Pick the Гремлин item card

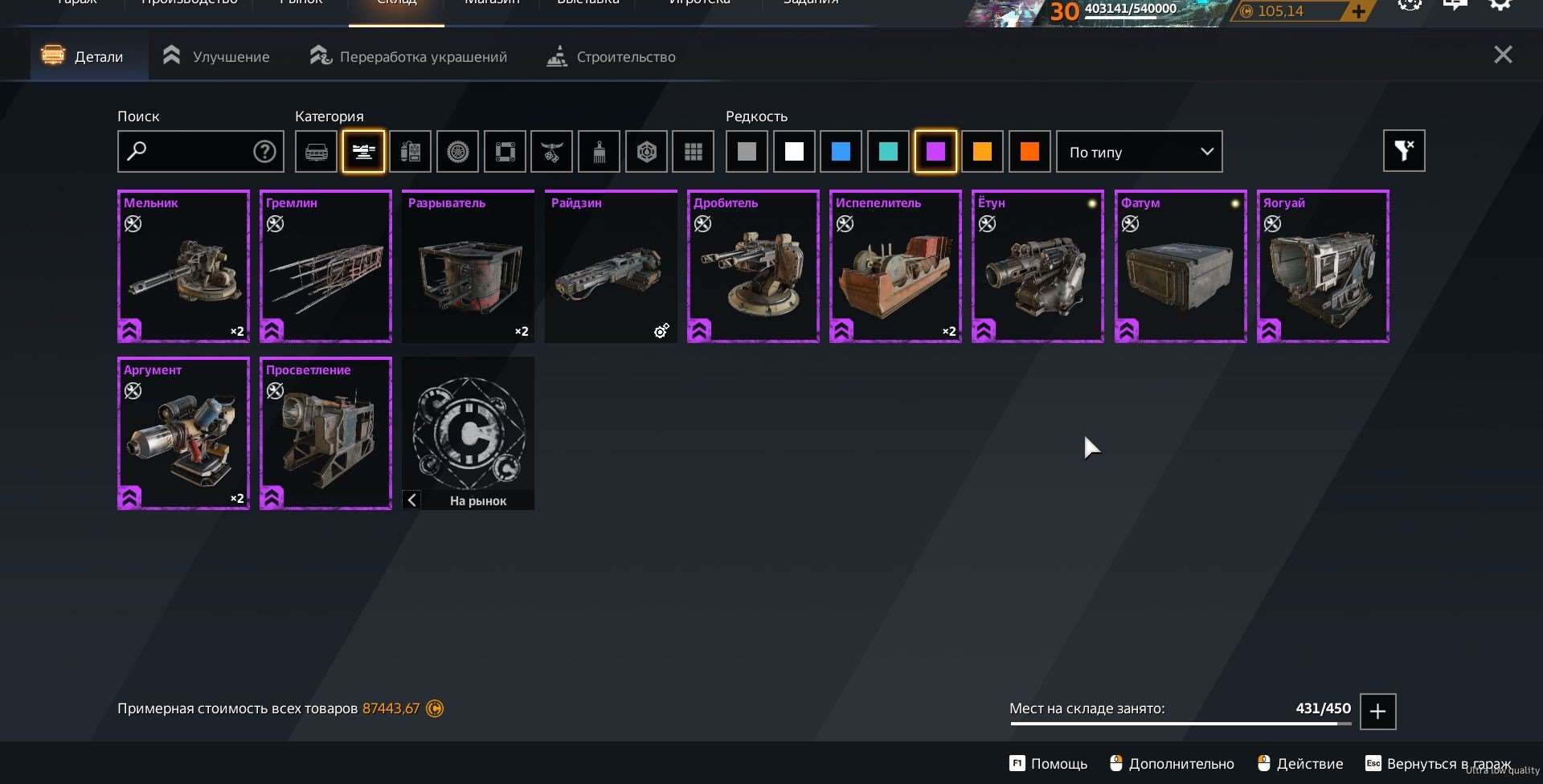[325, 266]
